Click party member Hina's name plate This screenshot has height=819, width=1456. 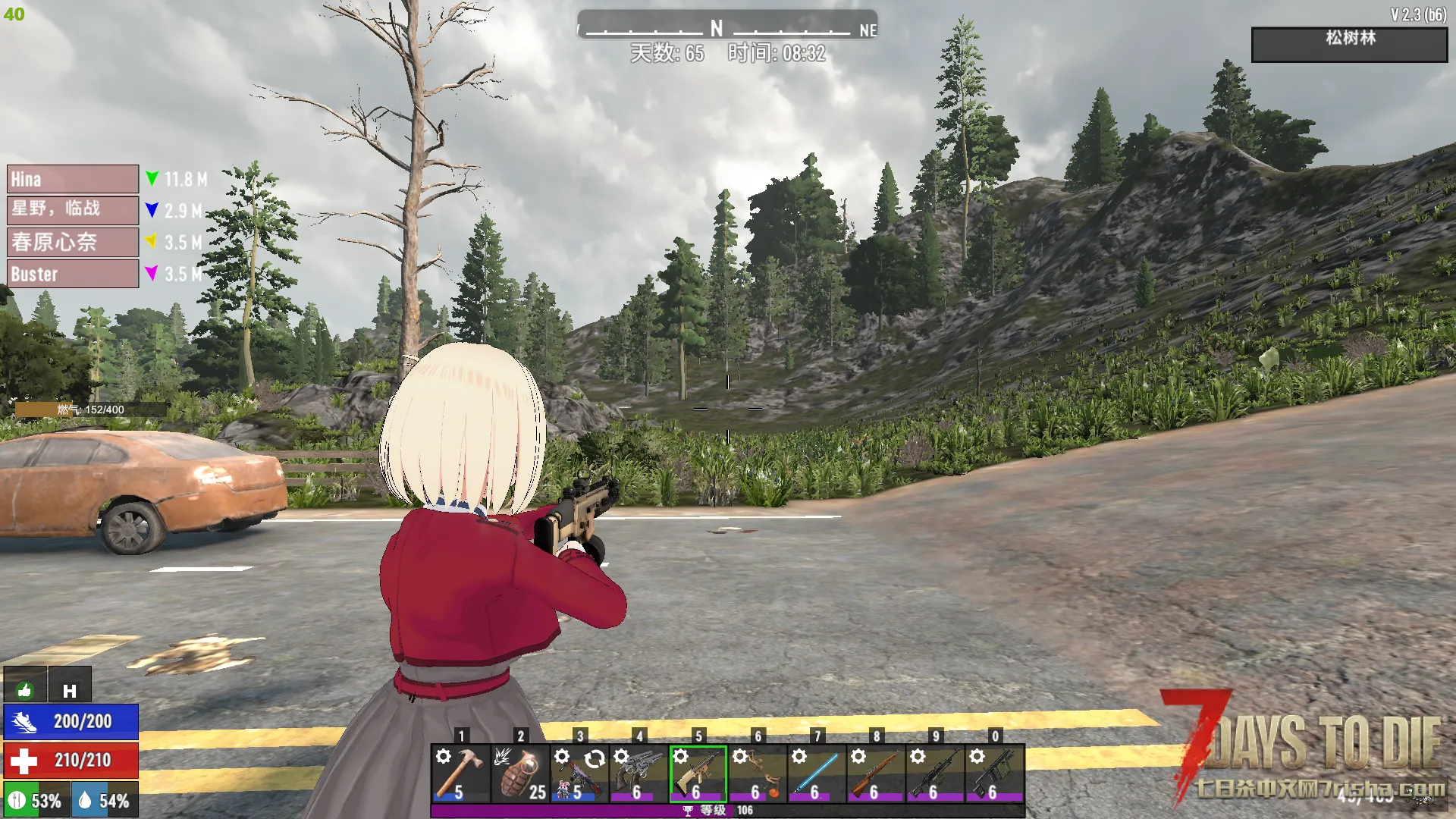click(x=73, y=179)
